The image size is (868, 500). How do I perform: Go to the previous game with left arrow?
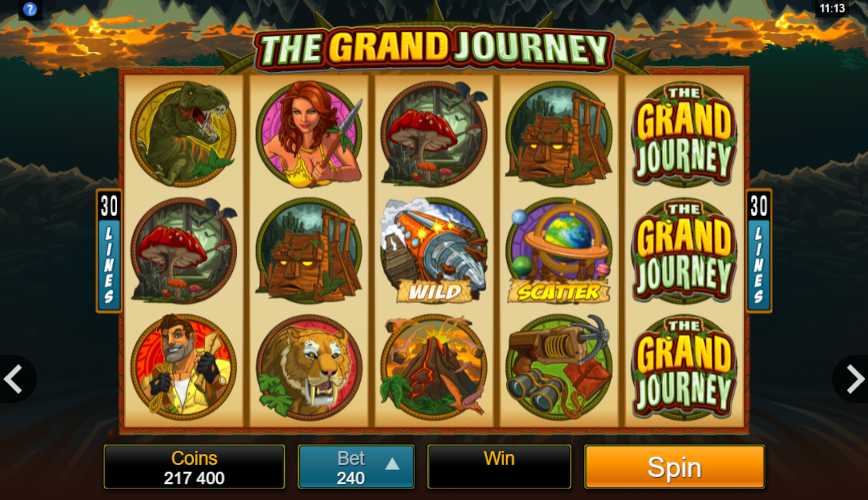pos(14,379)
